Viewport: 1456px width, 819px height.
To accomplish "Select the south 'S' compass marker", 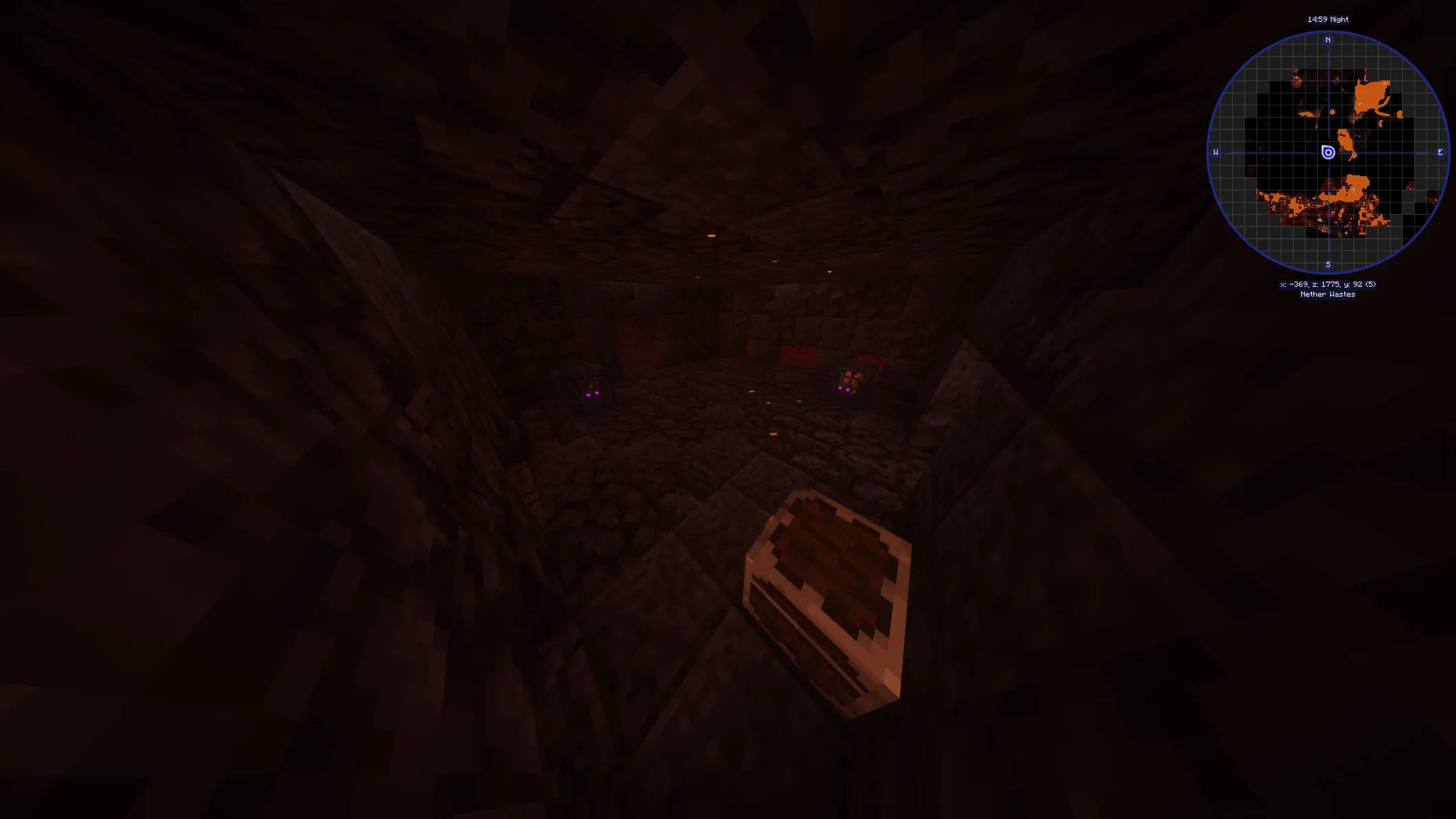I will pyautogui.click(x=1327, y=265).
